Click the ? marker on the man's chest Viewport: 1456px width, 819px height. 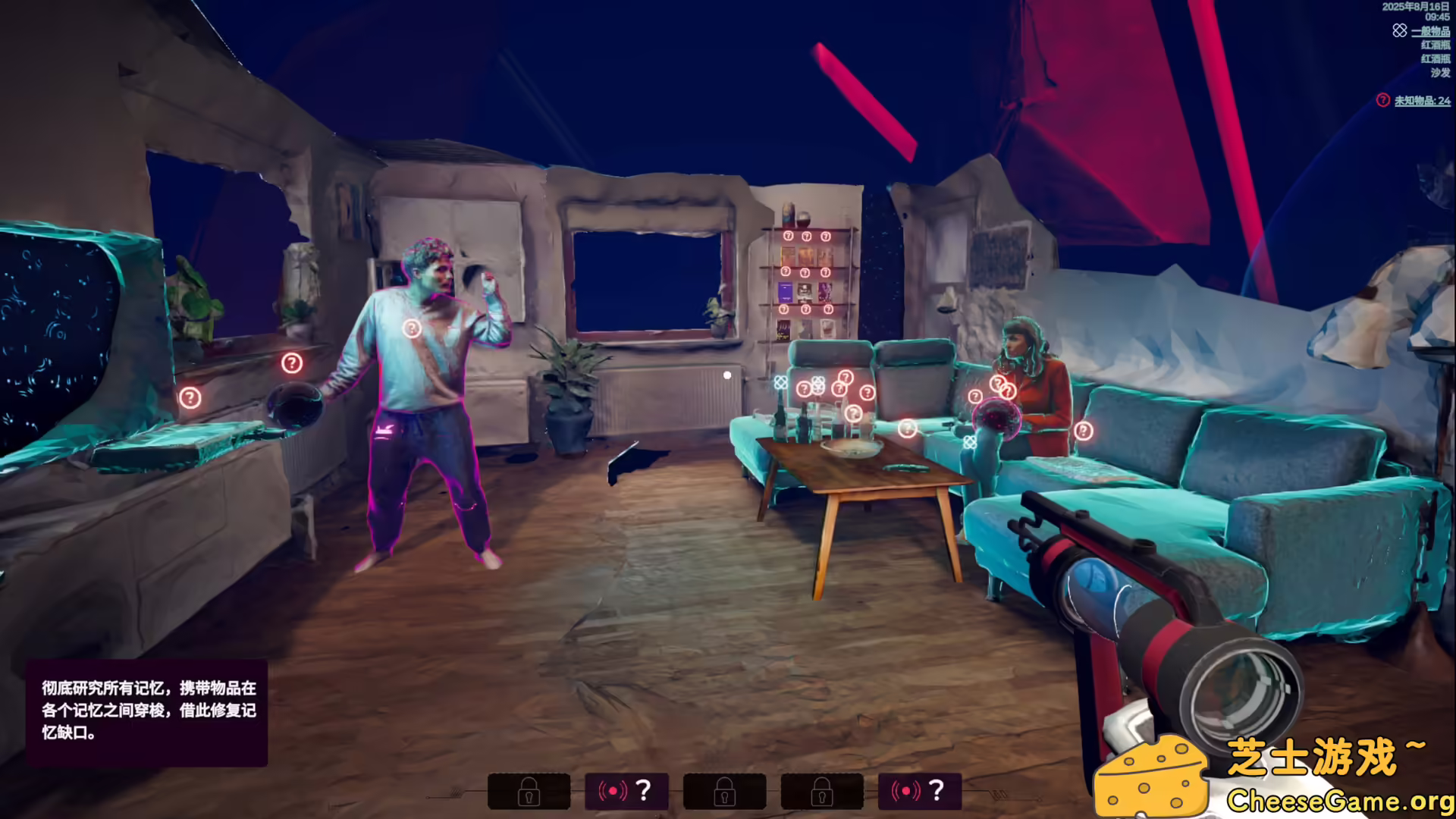click(x=412, y=328)
